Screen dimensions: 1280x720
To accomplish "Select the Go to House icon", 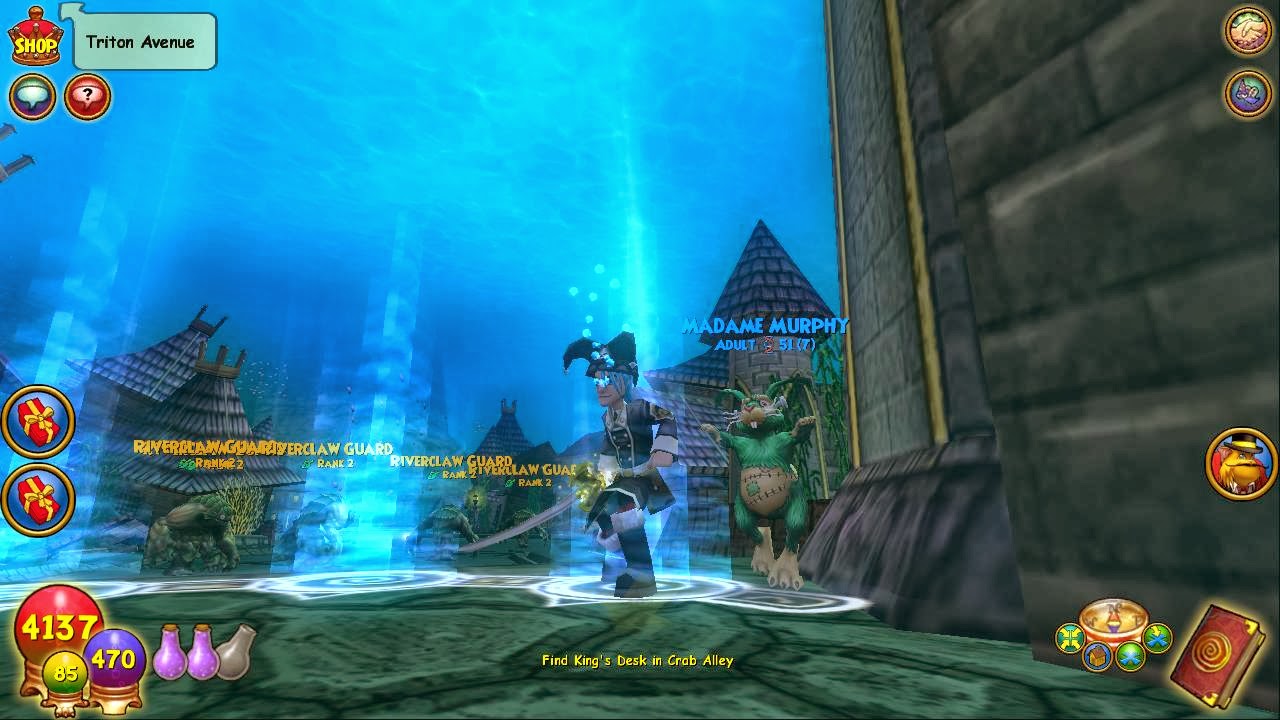I will click(1097, 655).
